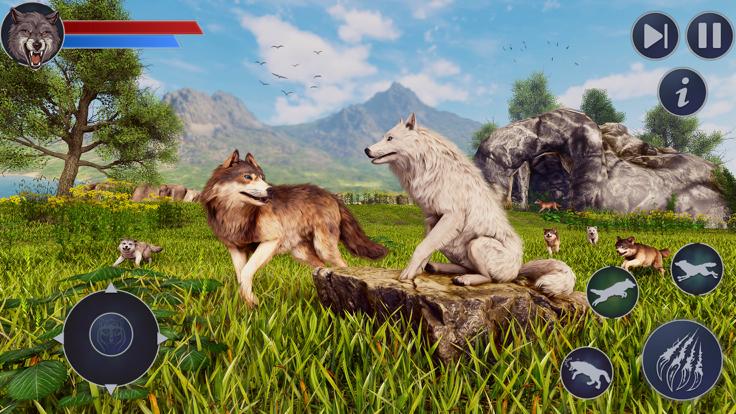The height and width of the screenshot is (414, 736).
Task: Open the info panel
Action: [x=682, y=92]
